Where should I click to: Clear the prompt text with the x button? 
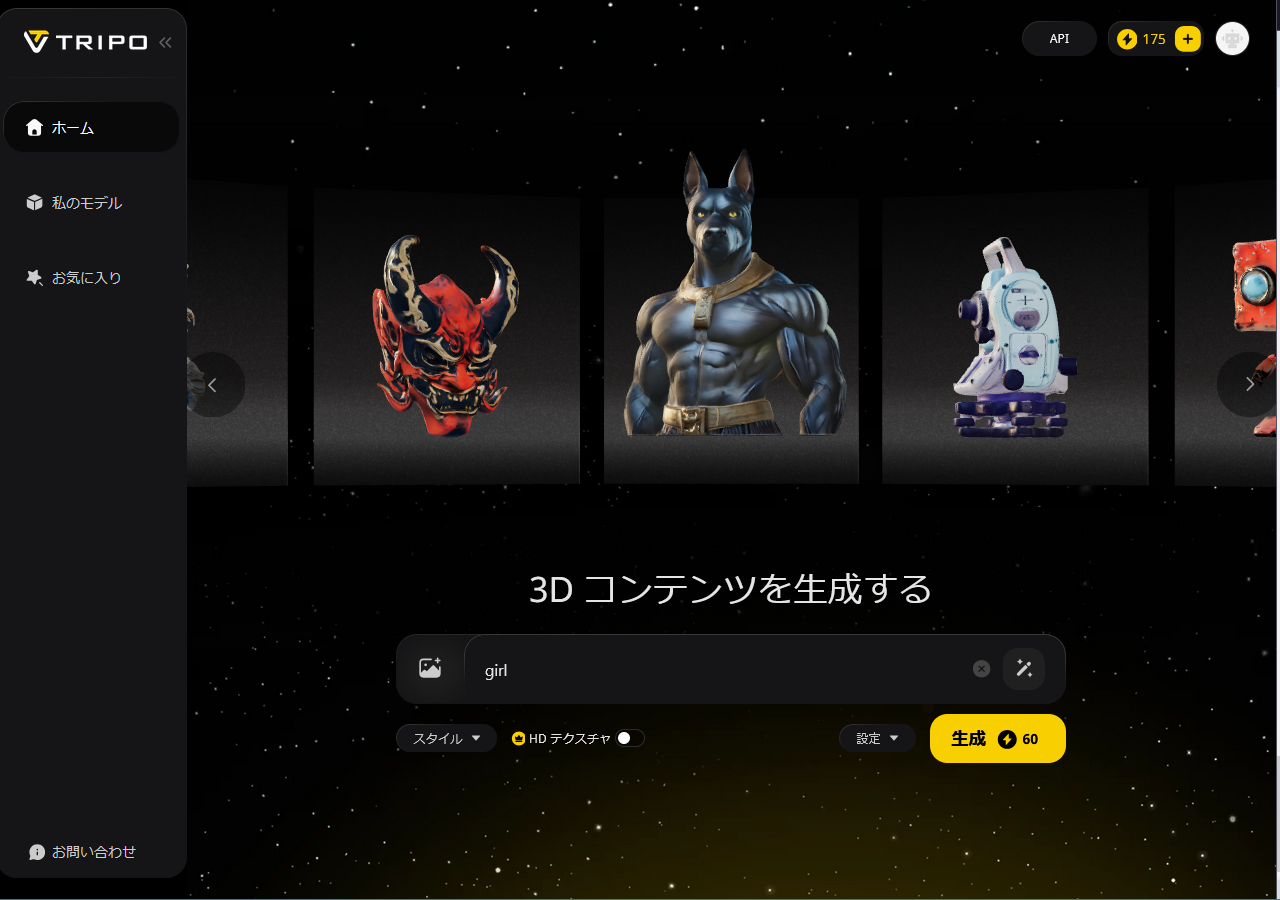(980, 668)
